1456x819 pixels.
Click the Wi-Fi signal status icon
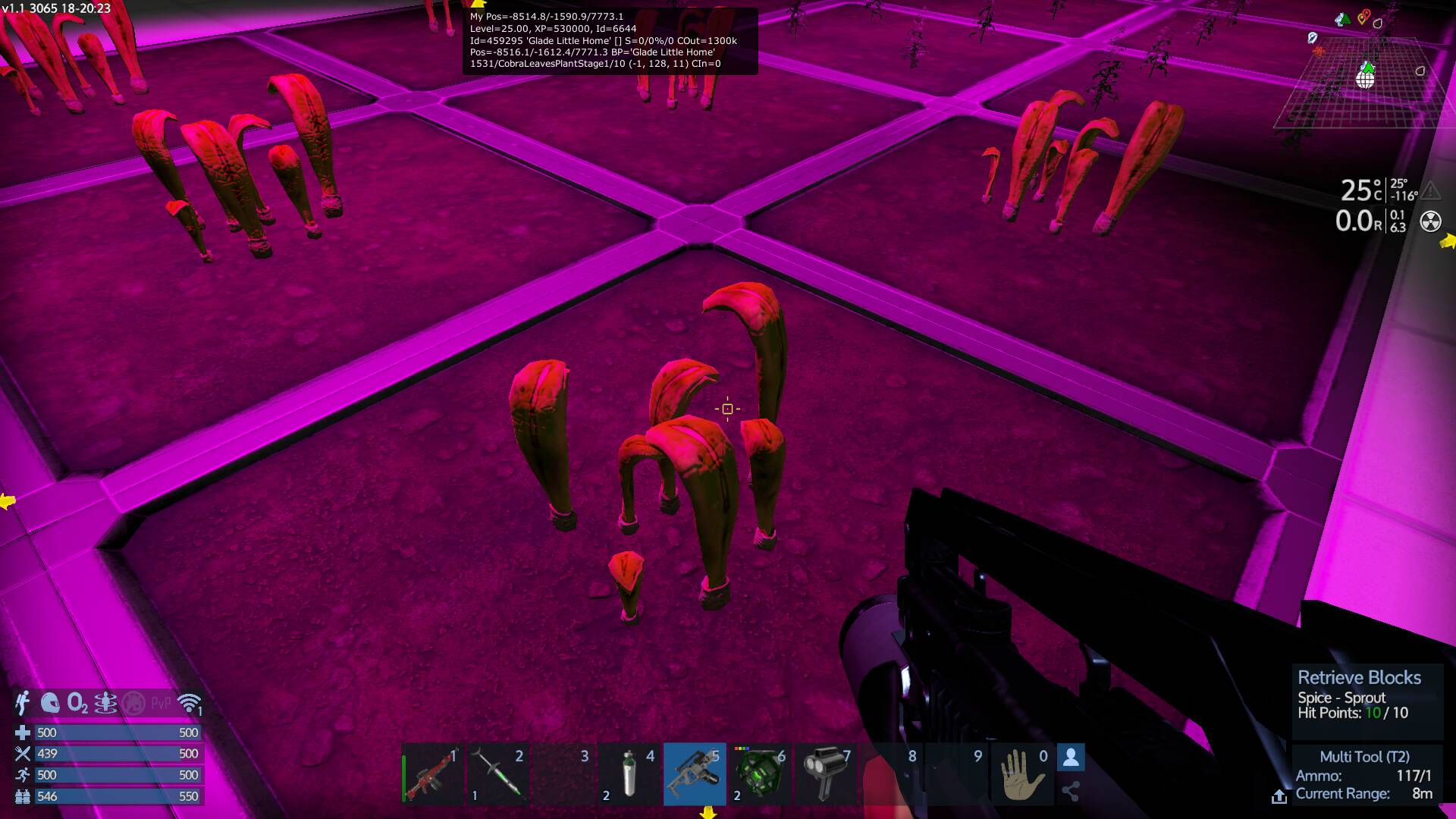[x=189, y=703]
